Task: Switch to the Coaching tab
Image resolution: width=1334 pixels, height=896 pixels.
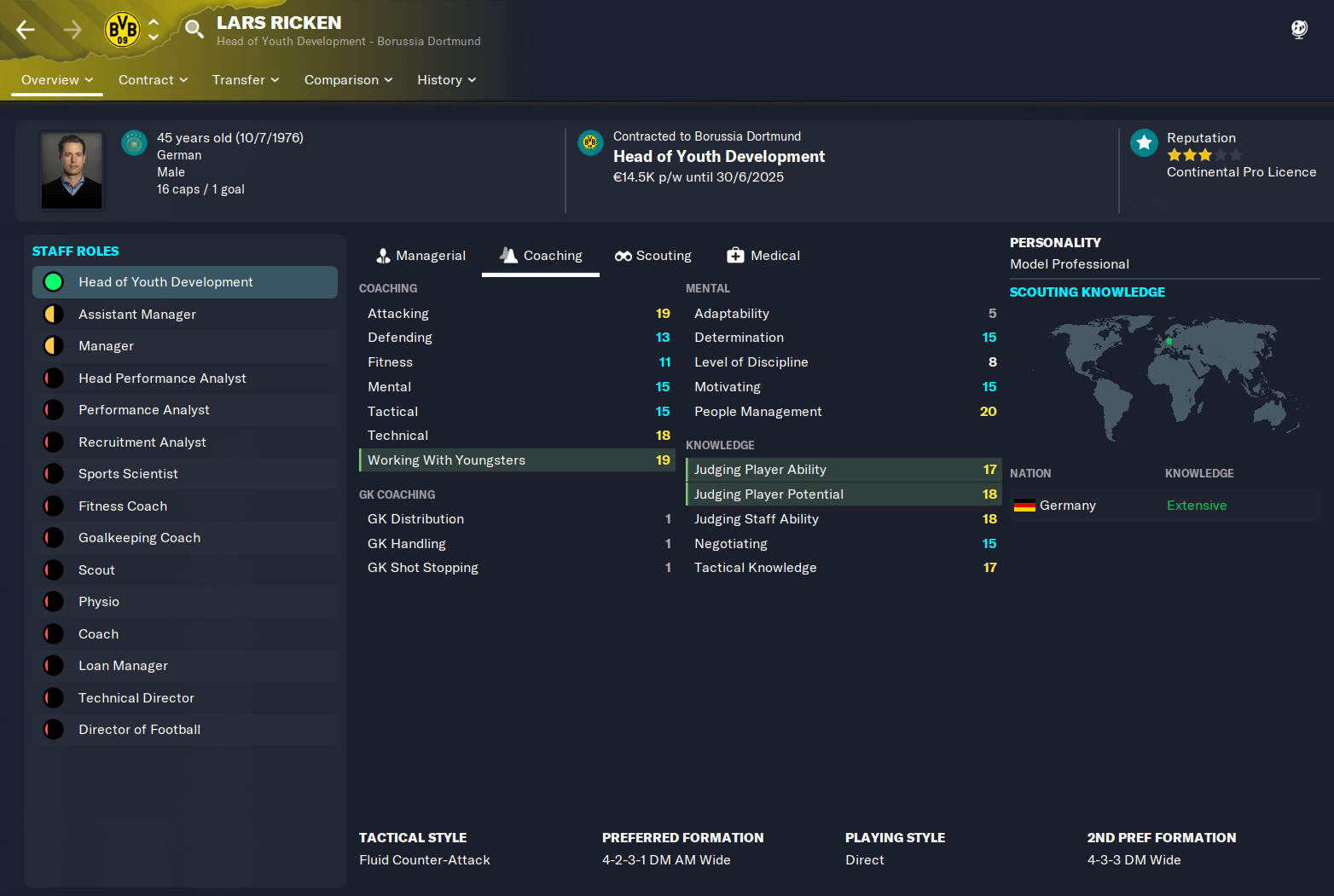Action: (x=540, y=255)
